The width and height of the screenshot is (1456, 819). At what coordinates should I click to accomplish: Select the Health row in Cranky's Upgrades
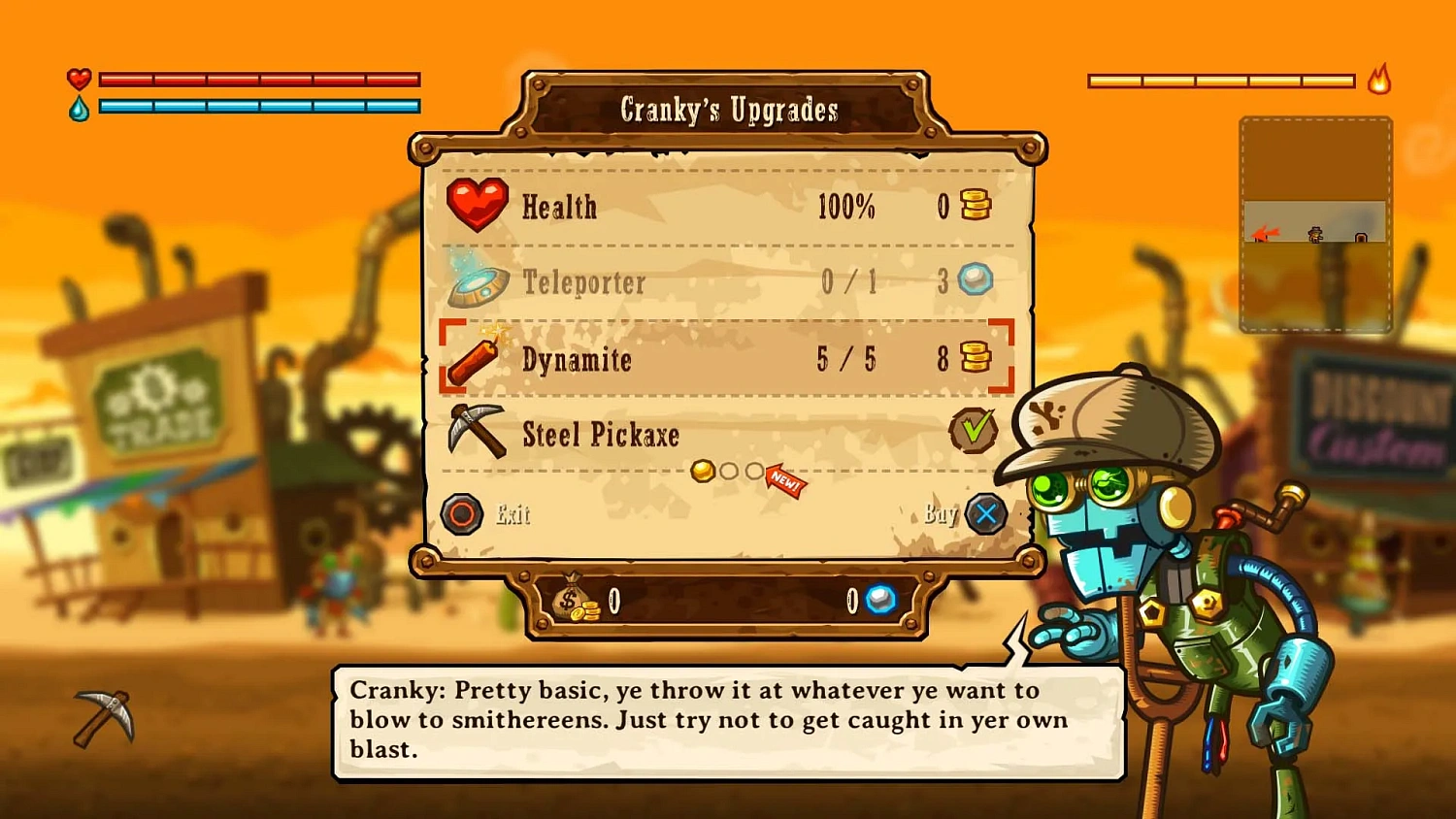[x=679, y=205]
